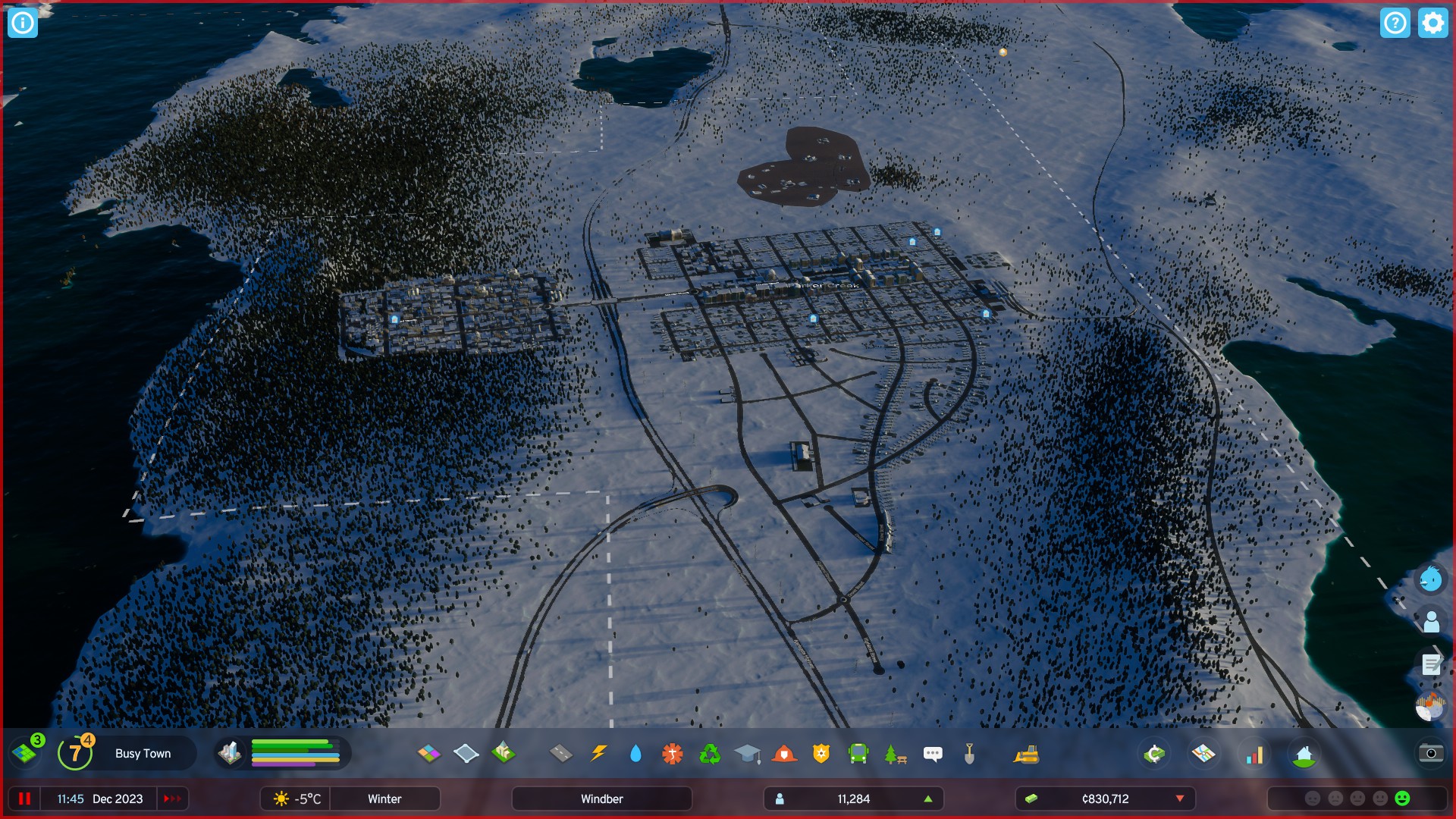Expand the population trend arrow next to 11,284
The width and height of the screenshot is (1456, 819).
coord(927,799)
